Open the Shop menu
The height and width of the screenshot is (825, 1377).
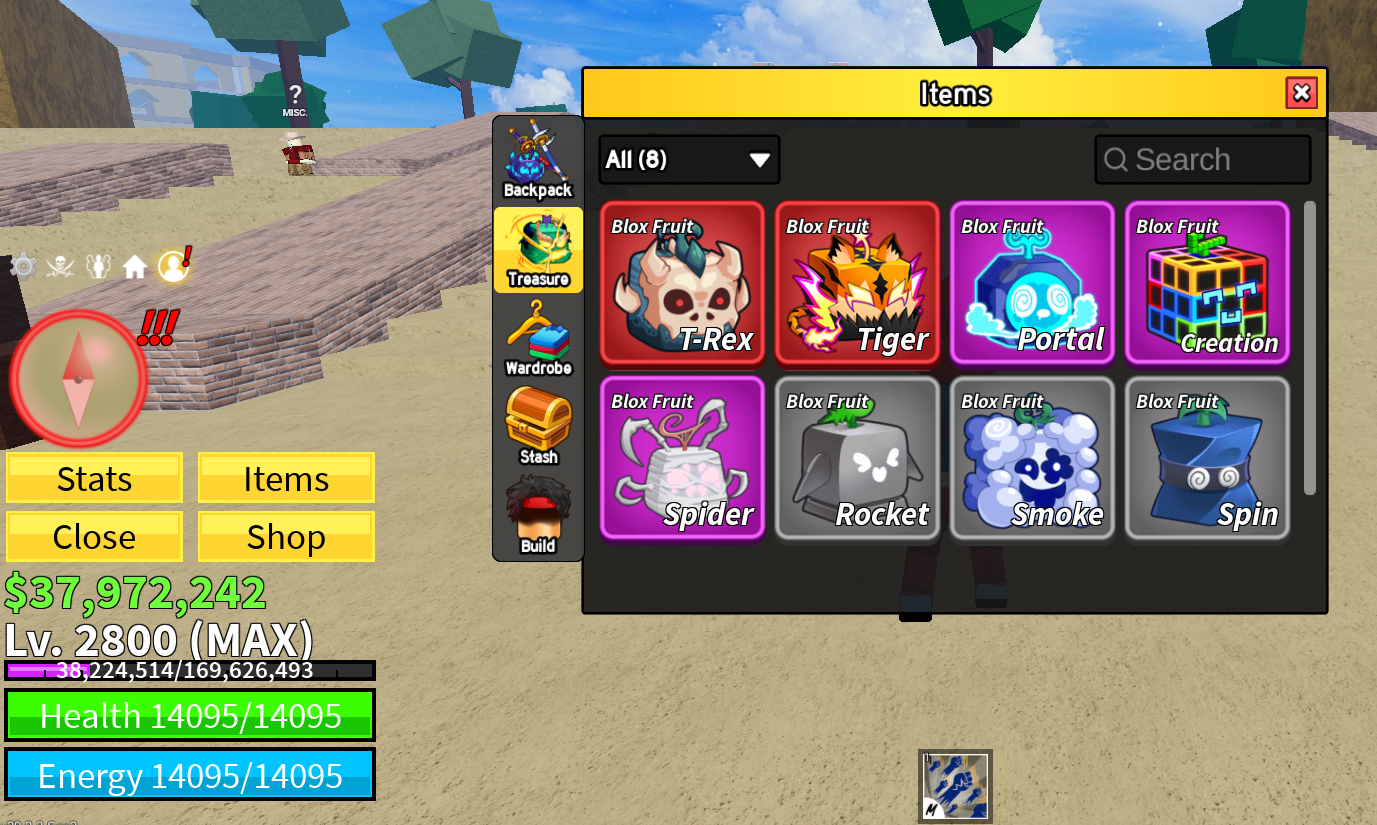286,537
